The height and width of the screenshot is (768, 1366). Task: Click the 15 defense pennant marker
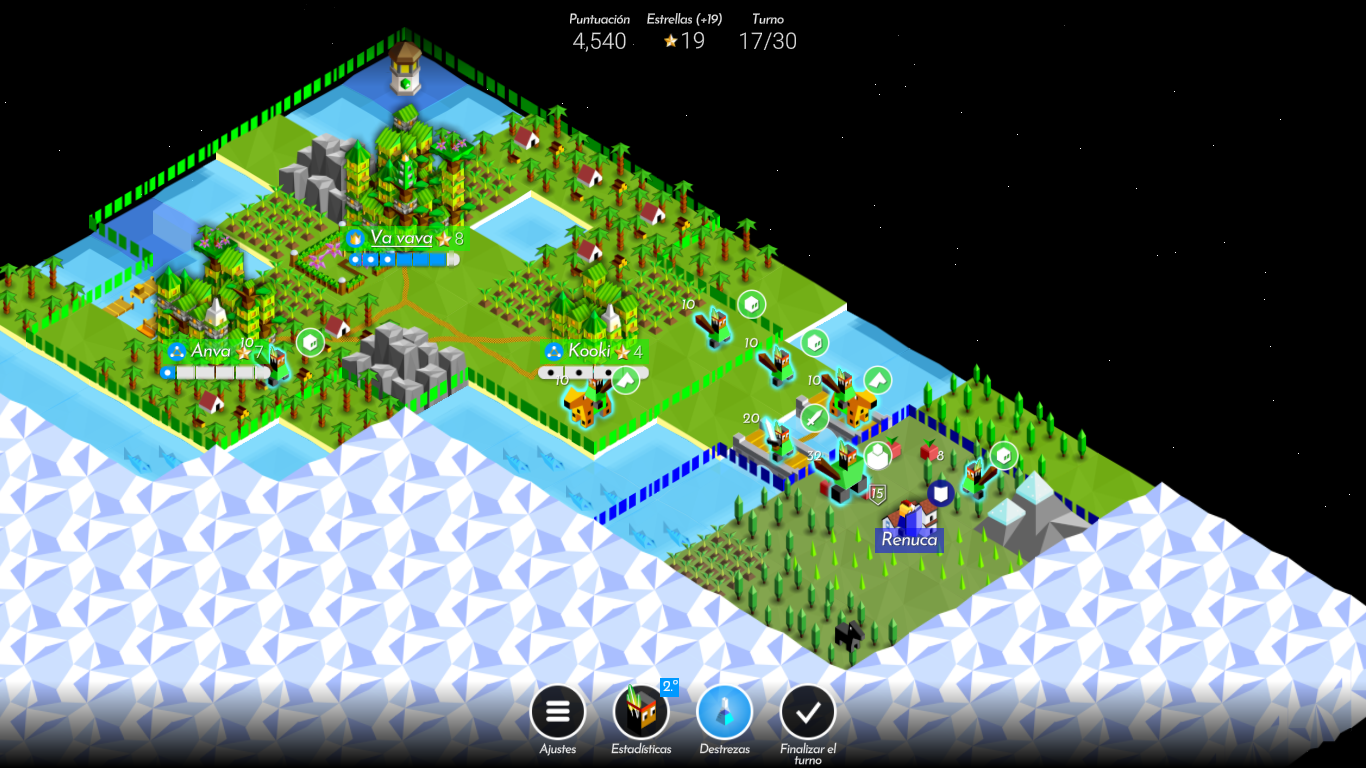[x=877, y=493]
